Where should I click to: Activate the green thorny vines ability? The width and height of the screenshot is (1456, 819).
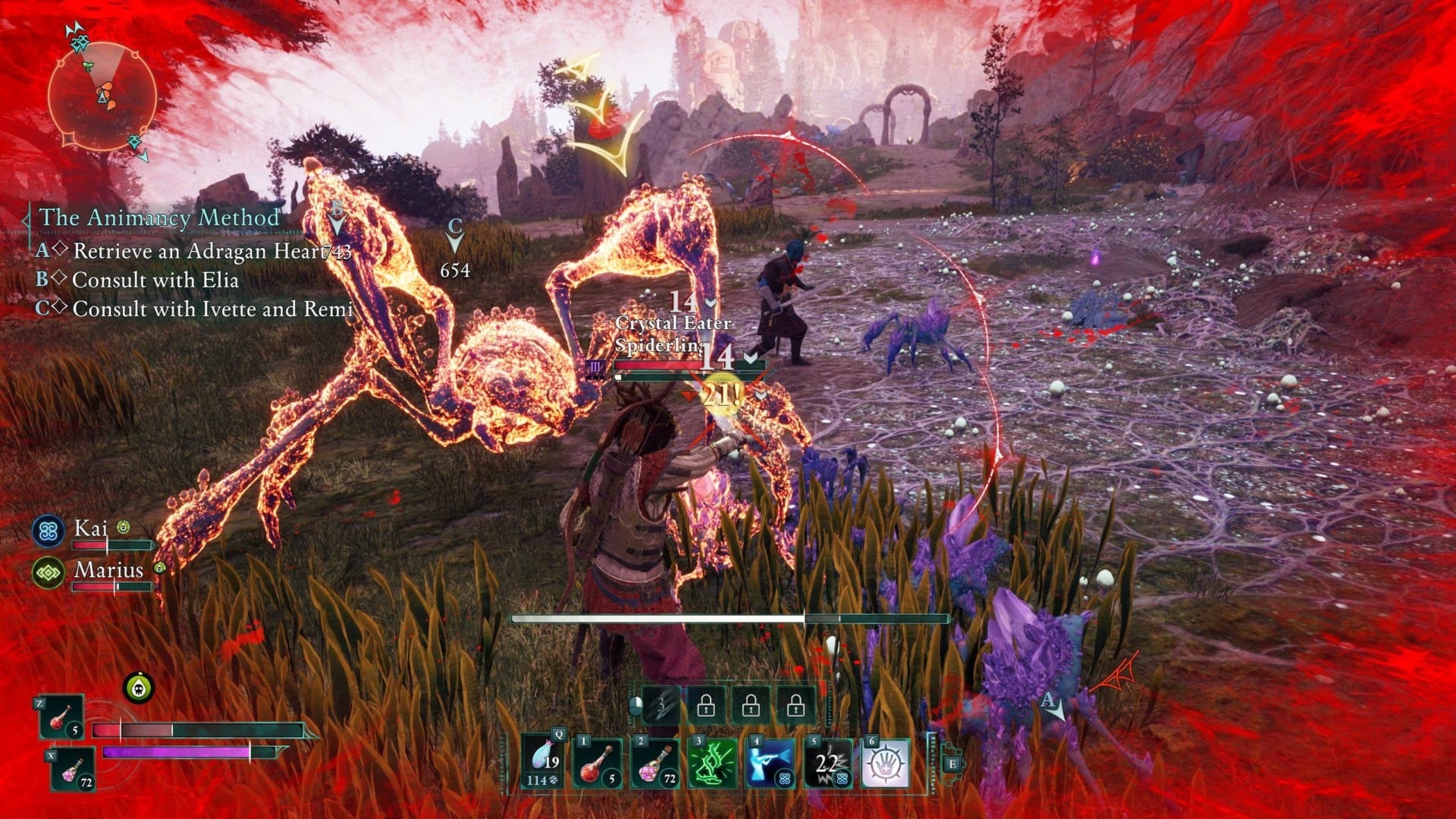point(713,763)
